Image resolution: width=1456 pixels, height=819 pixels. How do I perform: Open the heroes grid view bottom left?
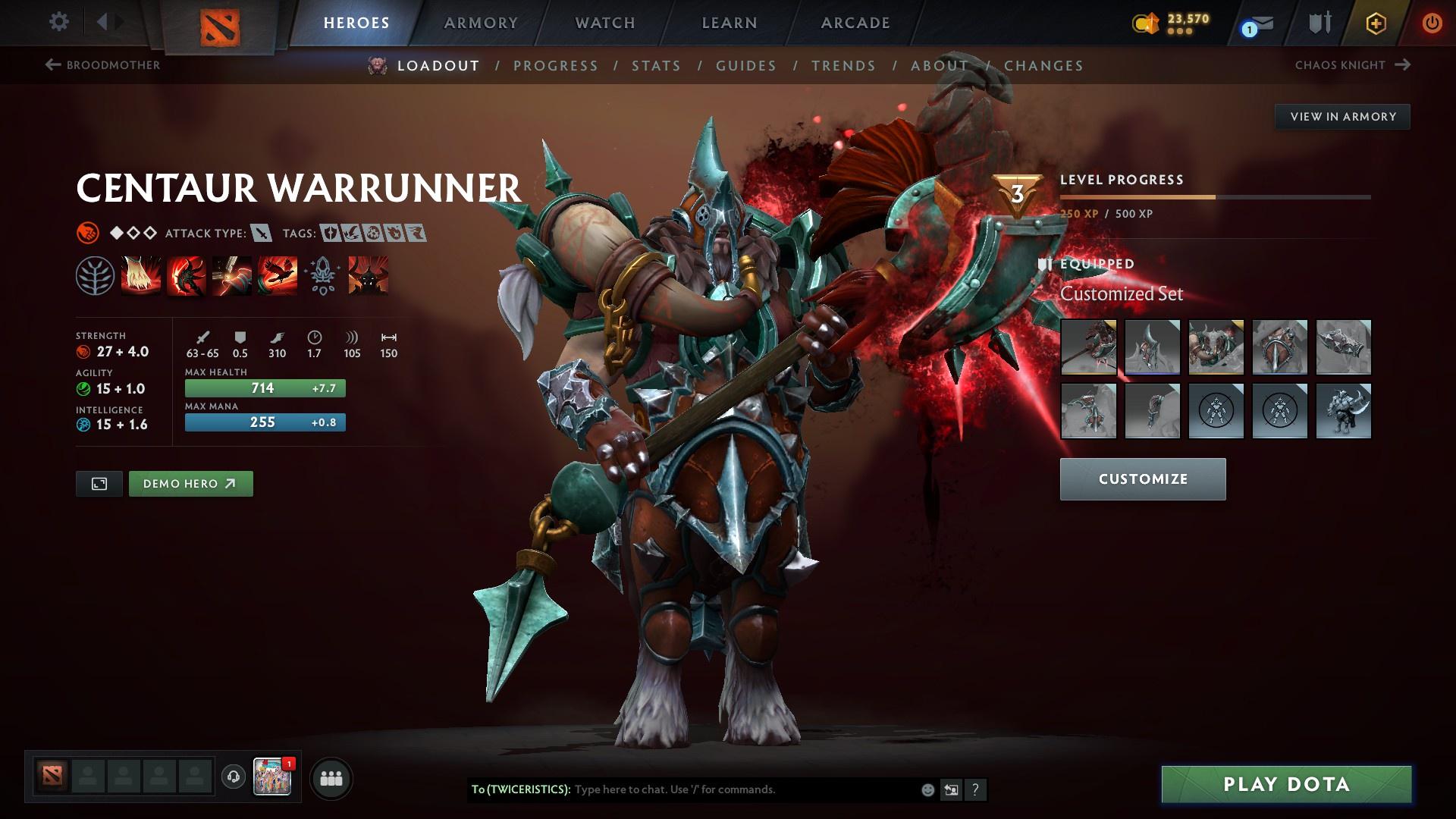click(330, 777)
